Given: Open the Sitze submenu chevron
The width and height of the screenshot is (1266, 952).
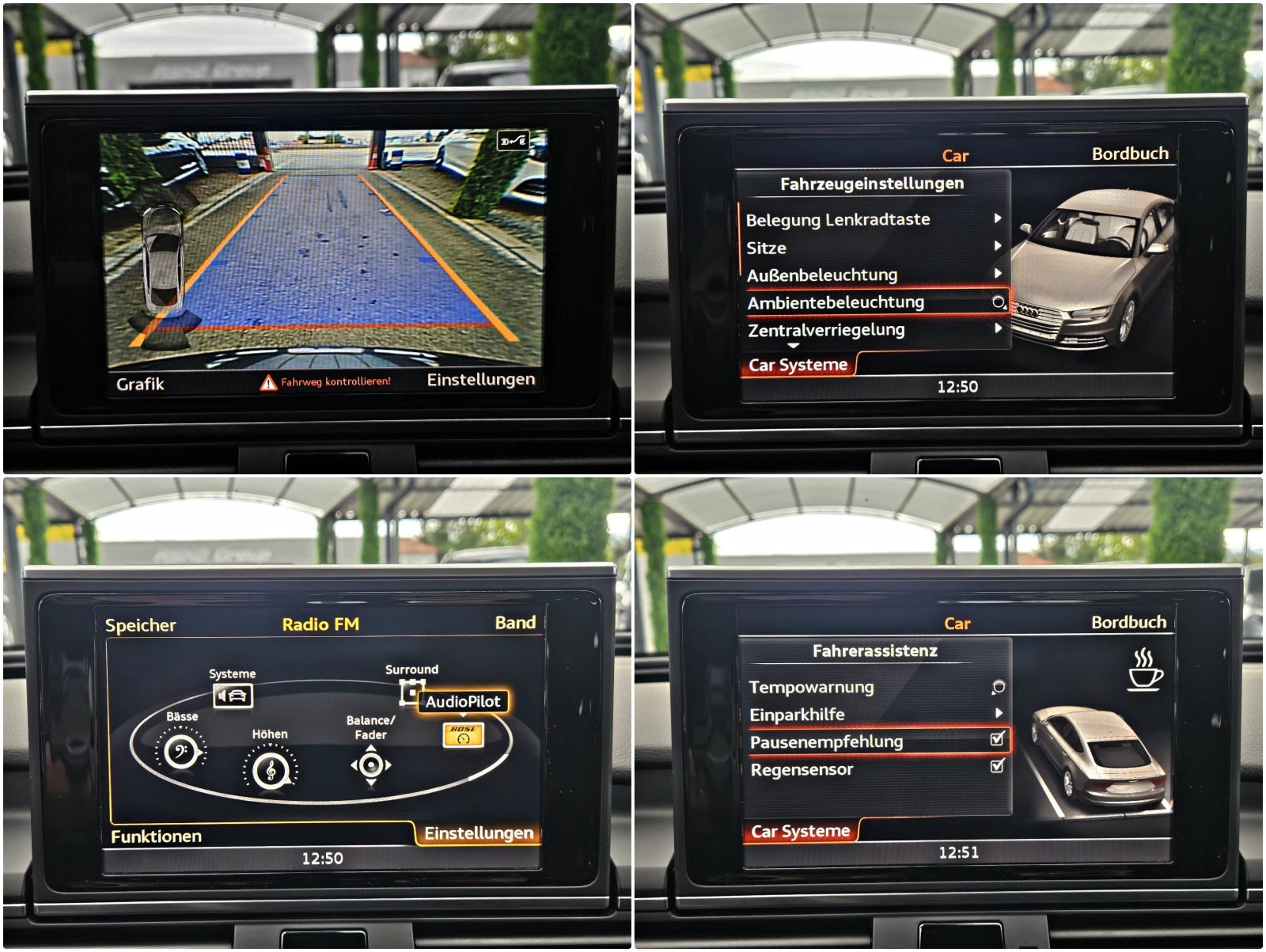Looking at the screenshot, I should coord(999,248).
